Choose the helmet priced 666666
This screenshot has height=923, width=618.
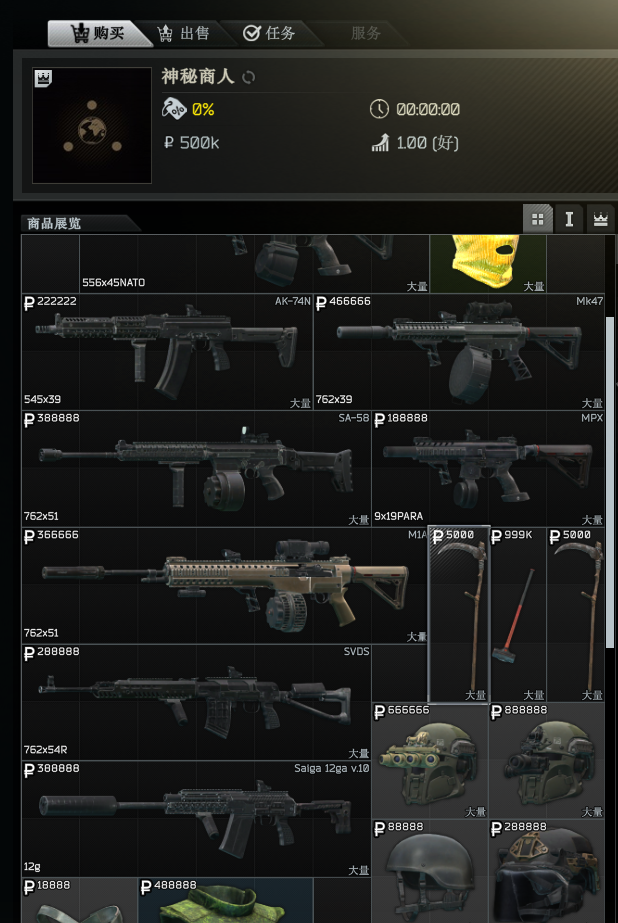coord(430,761)
